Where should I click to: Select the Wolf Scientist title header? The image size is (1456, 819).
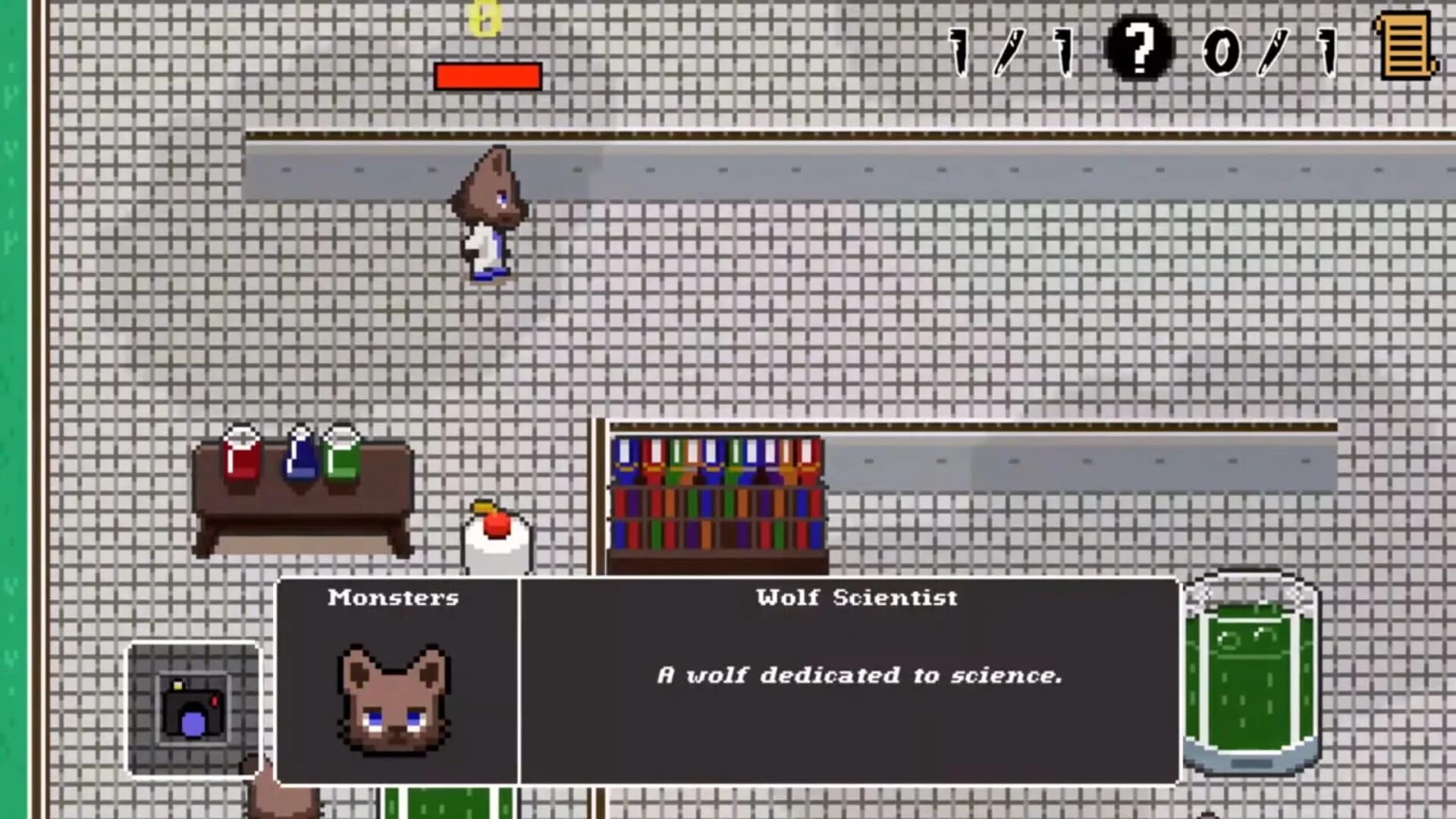point(855,598)
